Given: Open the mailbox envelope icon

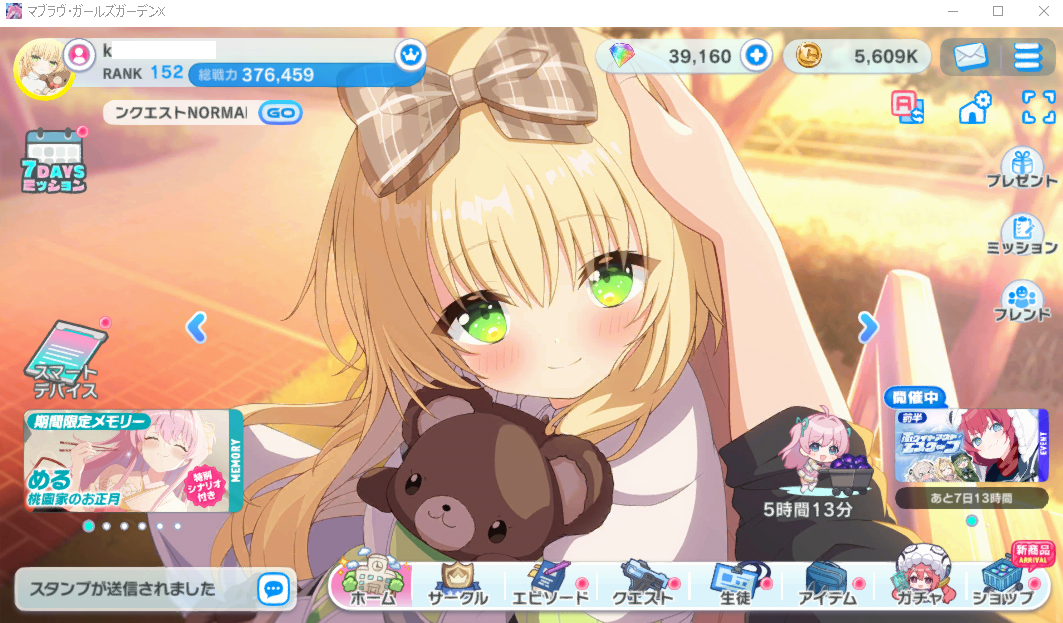Looking at the screenshot, I should click(970, 56).
